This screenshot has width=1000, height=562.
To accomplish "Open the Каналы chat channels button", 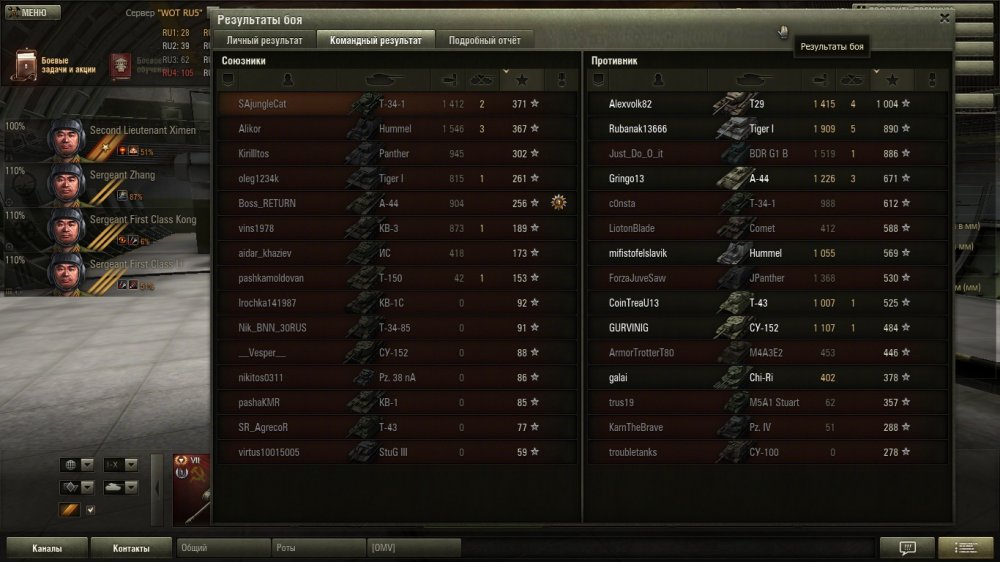I will (x=47, y=548).
